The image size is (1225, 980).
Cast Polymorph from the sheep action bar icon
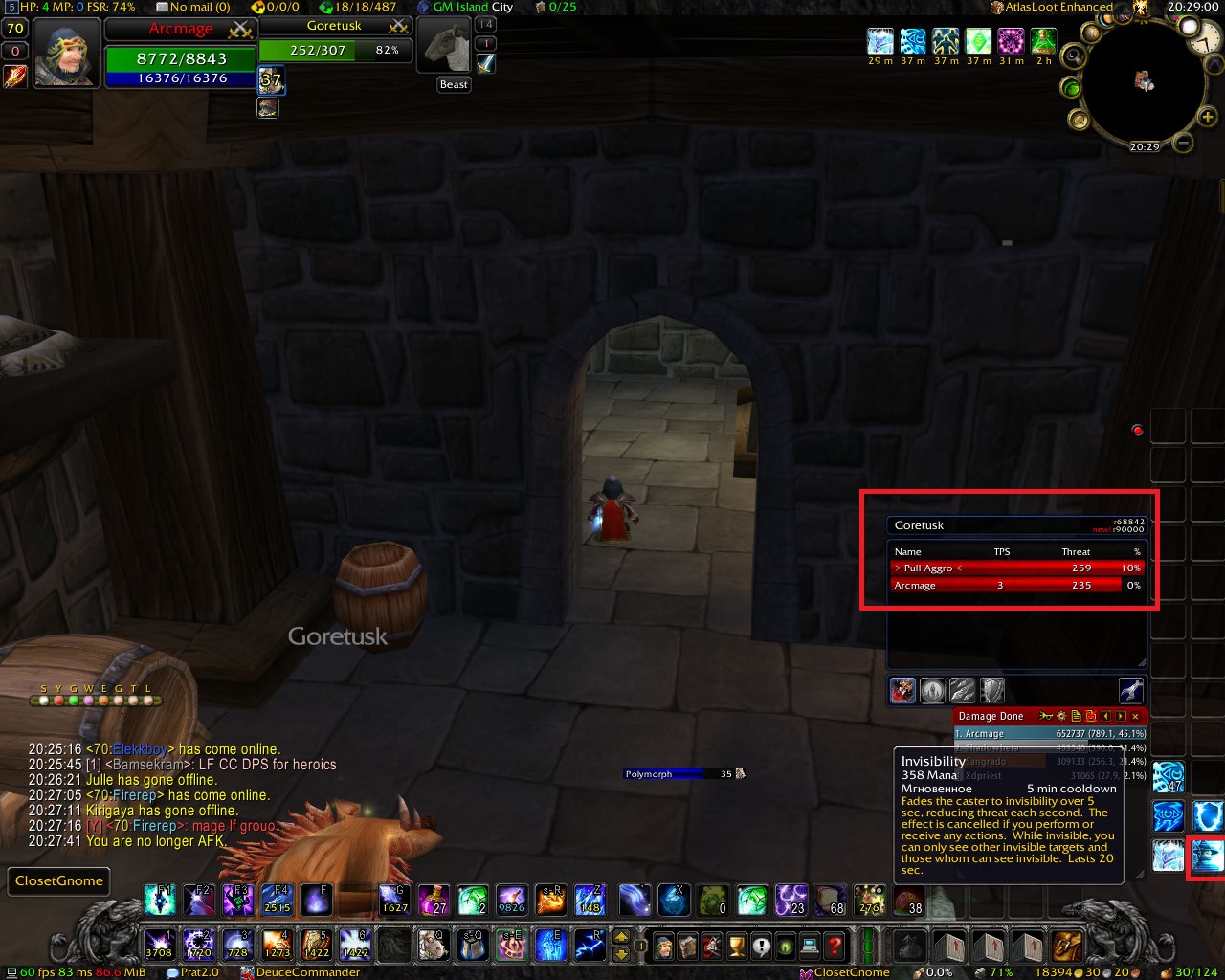[x=434, y=946]
